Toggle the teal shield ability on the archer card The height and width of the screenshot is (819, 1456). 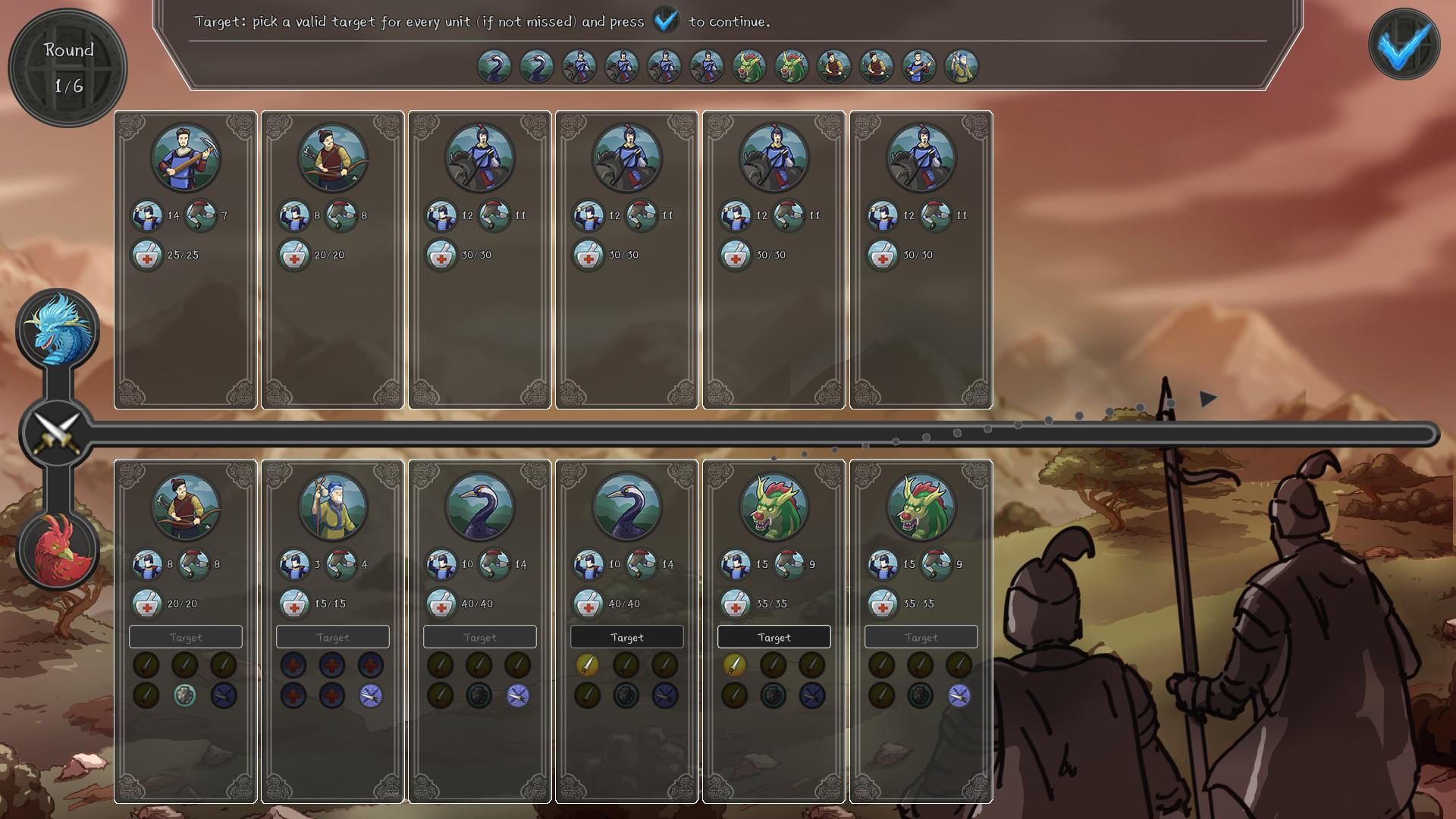184,694
